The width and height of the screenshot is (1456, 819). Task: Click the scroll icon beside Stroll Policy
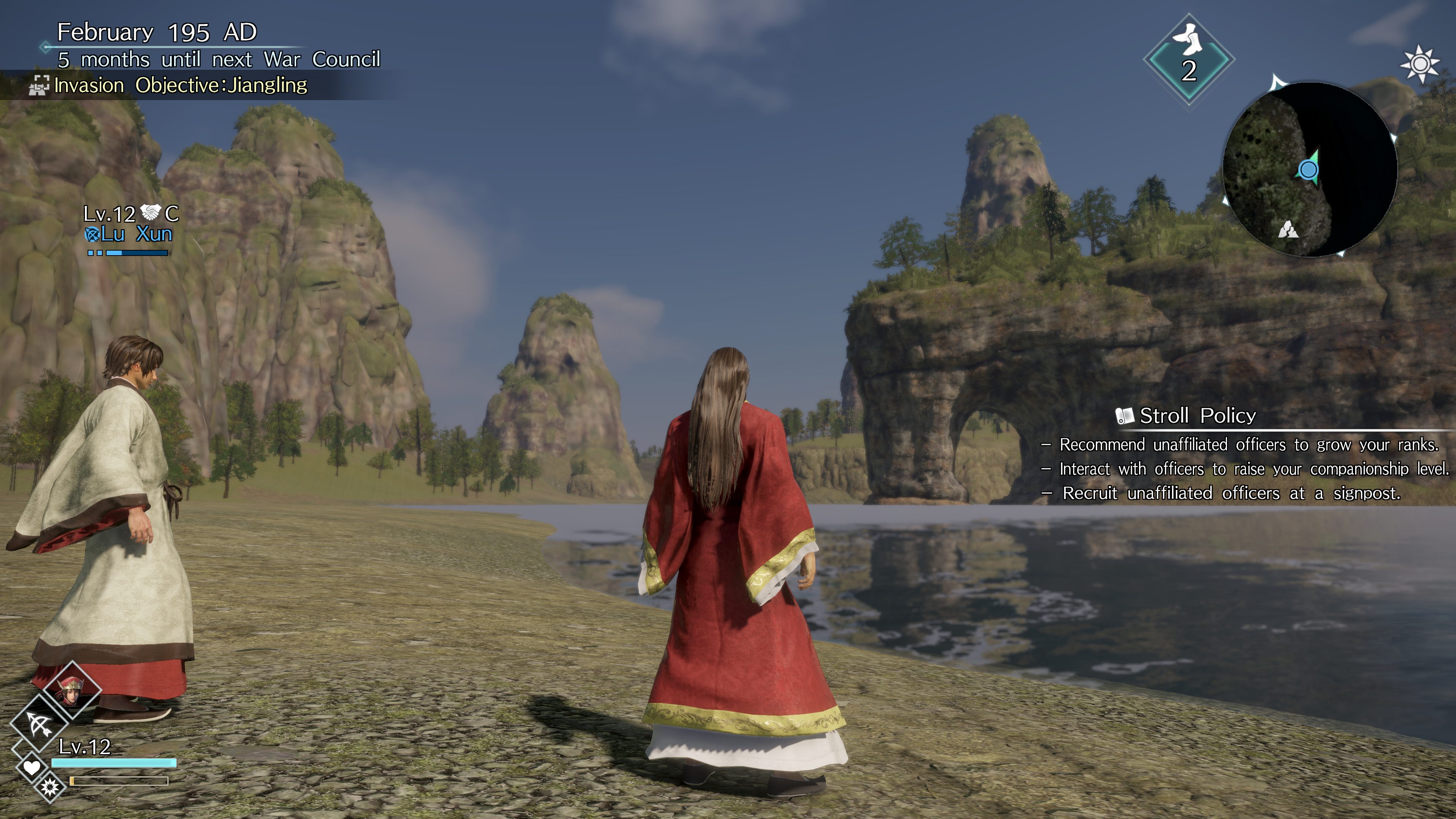tap(1124, 417)
